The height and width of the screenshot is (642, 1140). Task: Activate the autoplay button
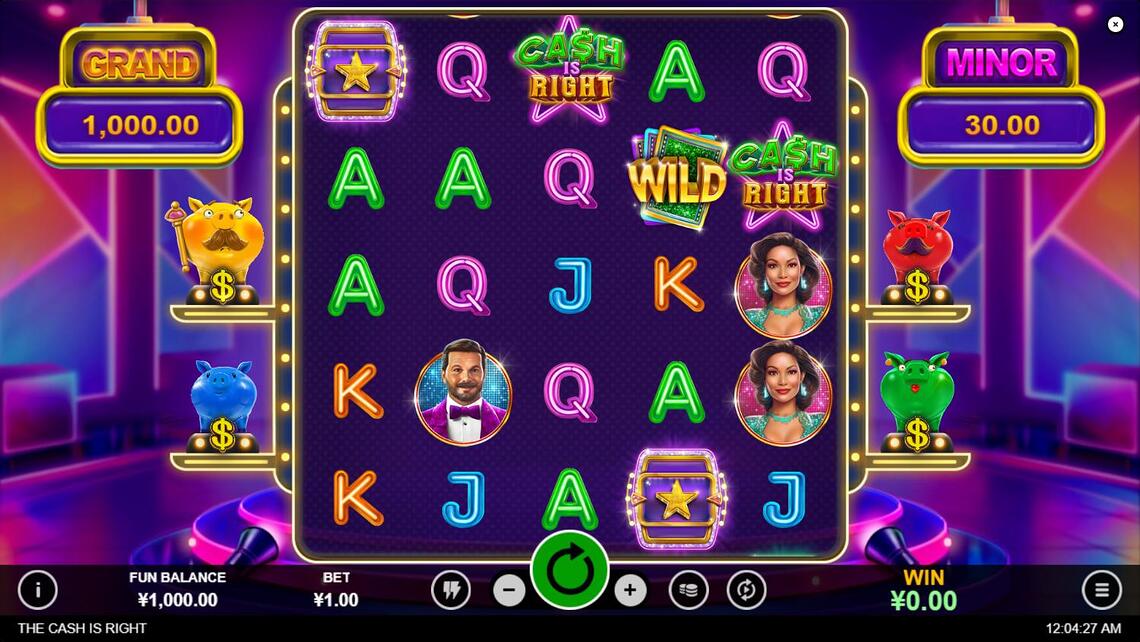[746, 590]
